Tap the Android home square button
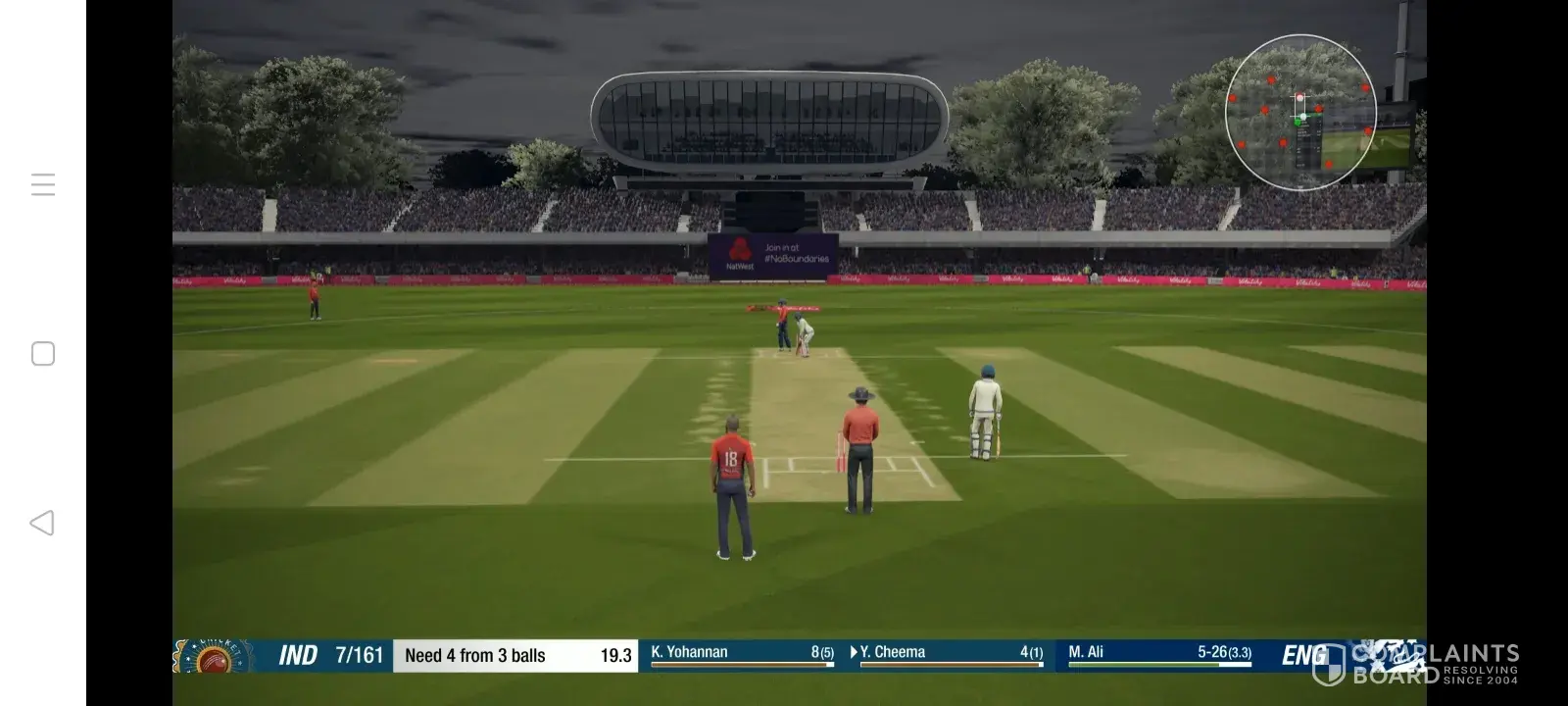1568x706 pixels. 43,354
